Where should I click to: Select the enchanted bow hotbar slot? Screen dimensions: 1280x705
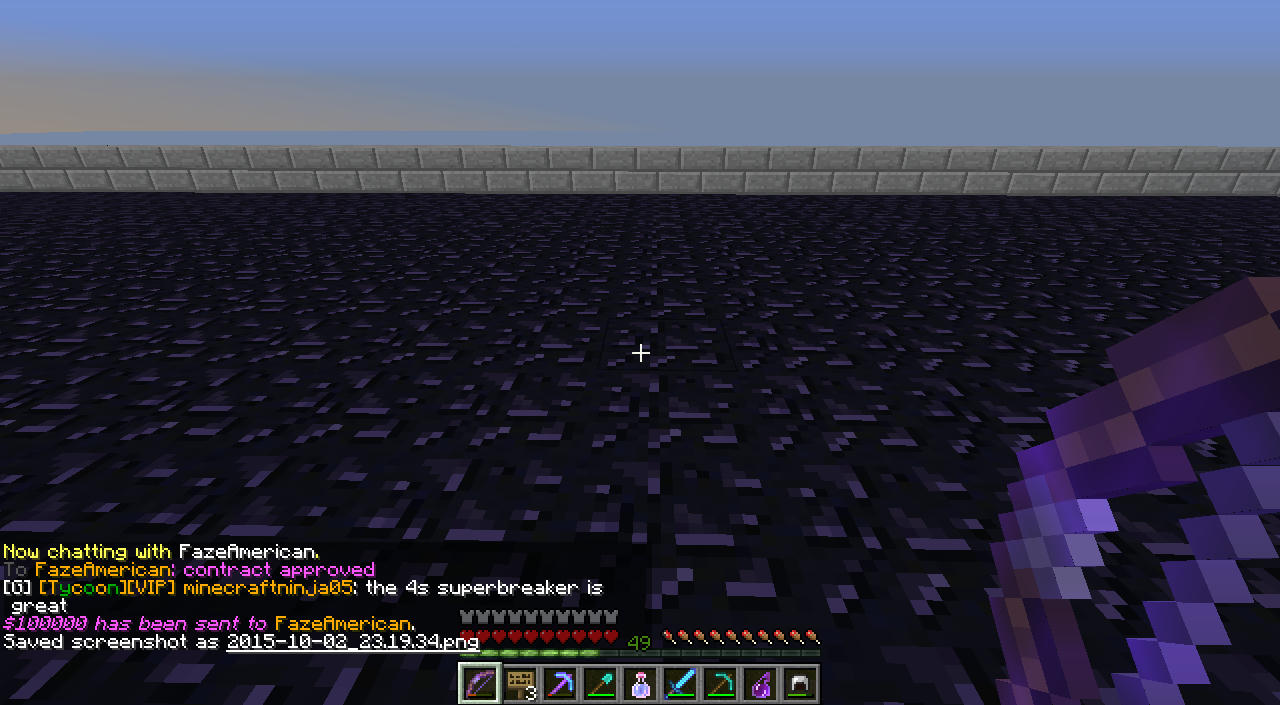[x=480, y=684]
